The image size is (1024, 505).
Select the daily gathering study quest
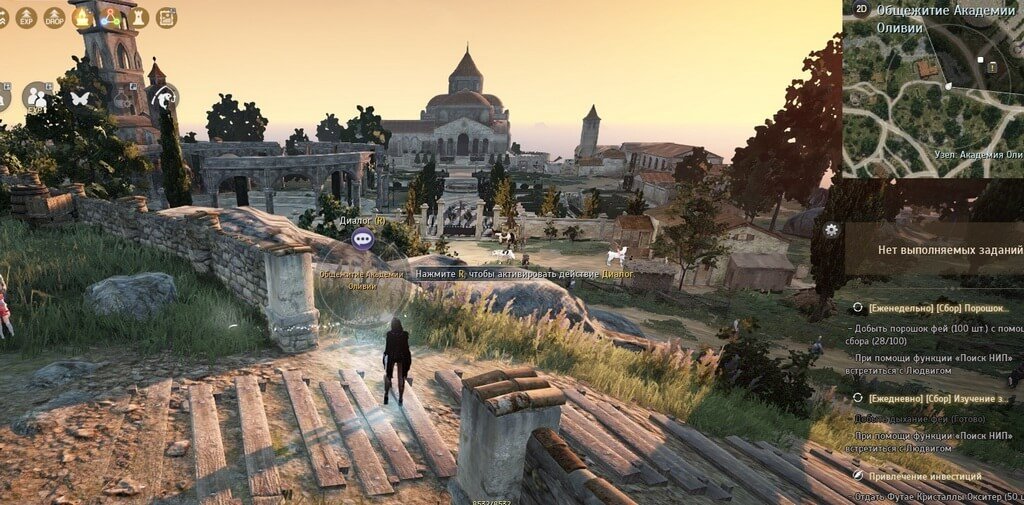coord(938,397)
